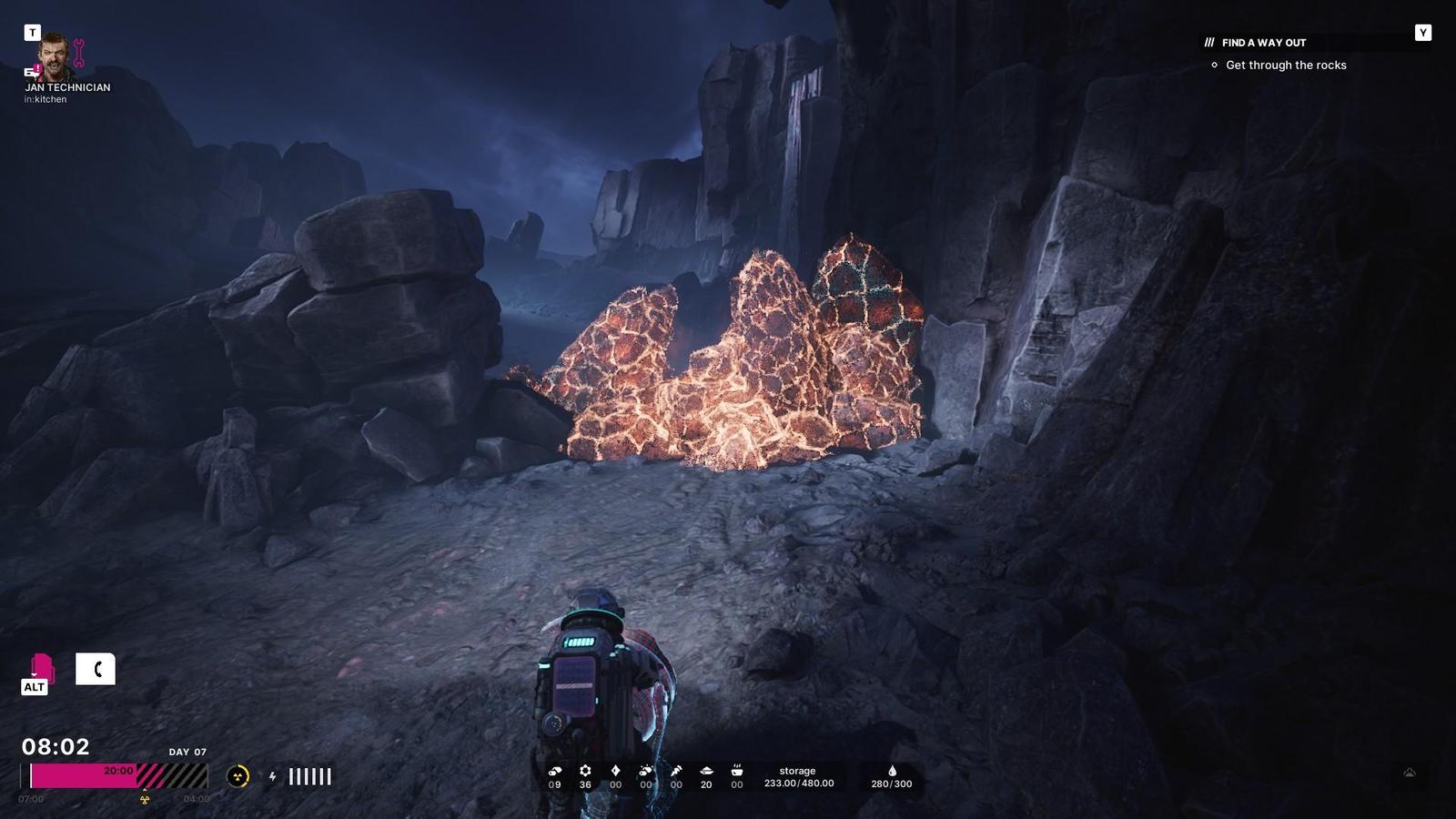Click the steaming cooked meal icon

(x=737, y=771)
